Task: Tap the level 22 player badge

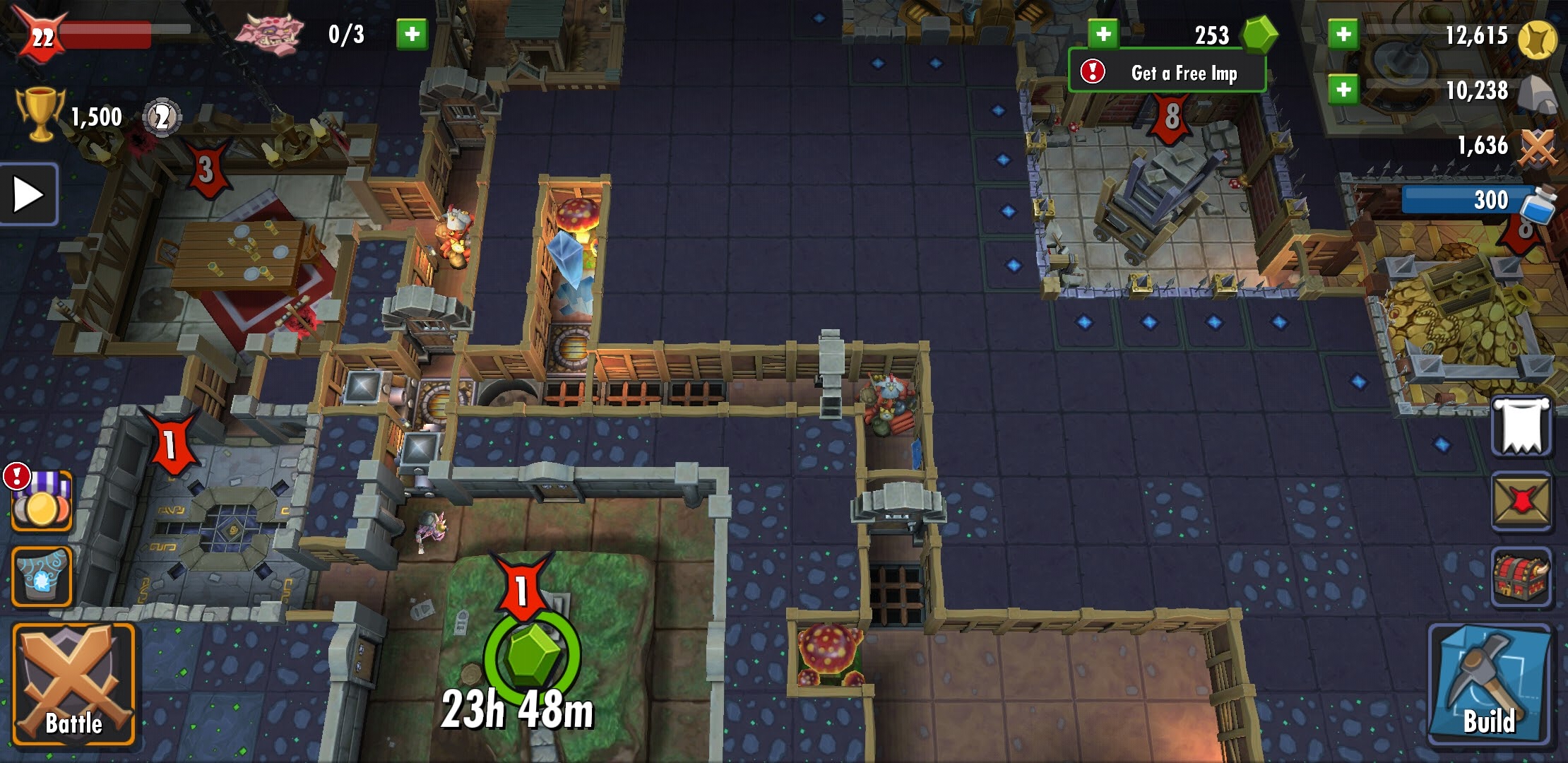Action: (41, 35)
